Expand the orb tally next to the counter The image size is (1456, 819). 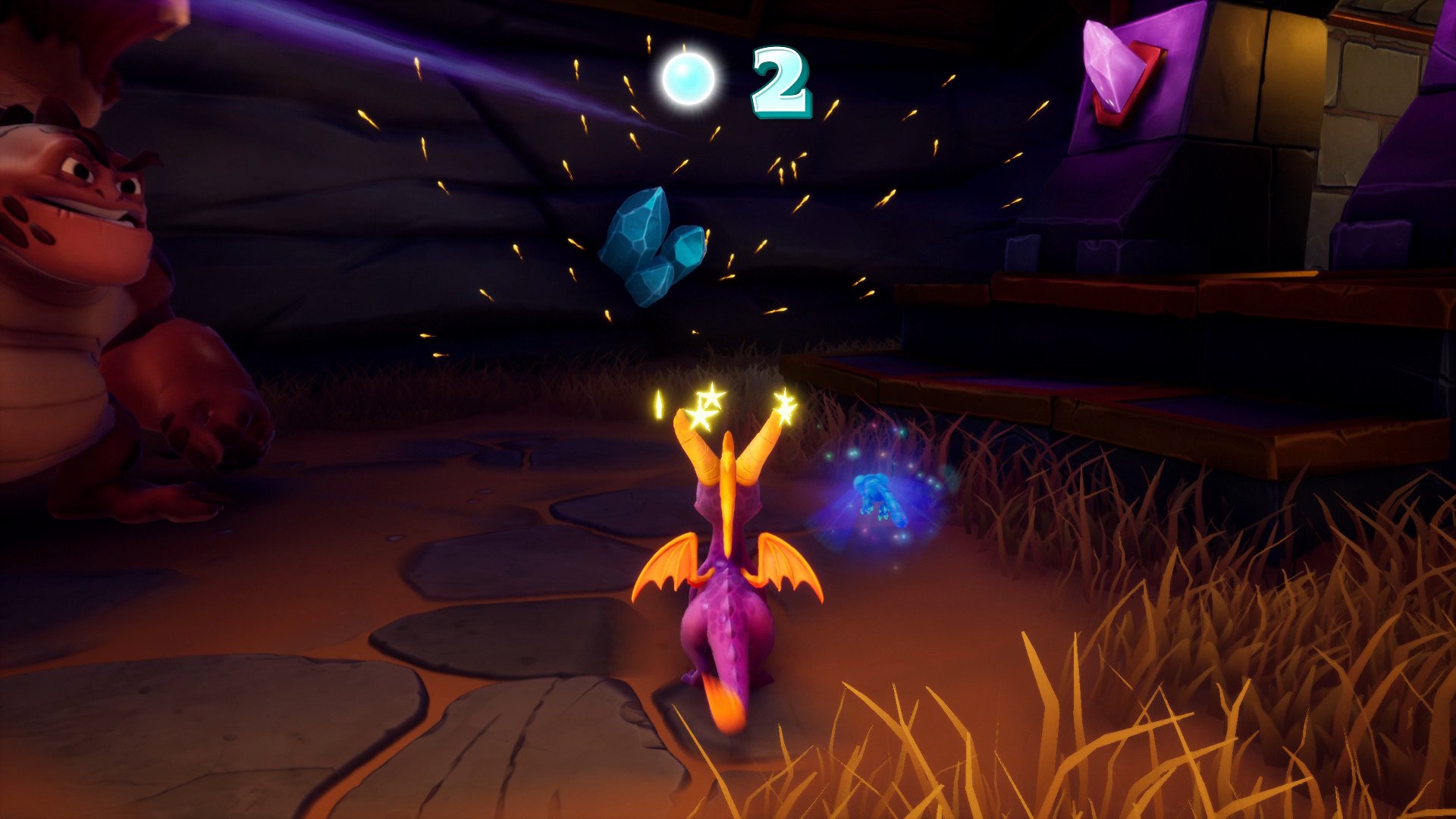coord(781,83)
